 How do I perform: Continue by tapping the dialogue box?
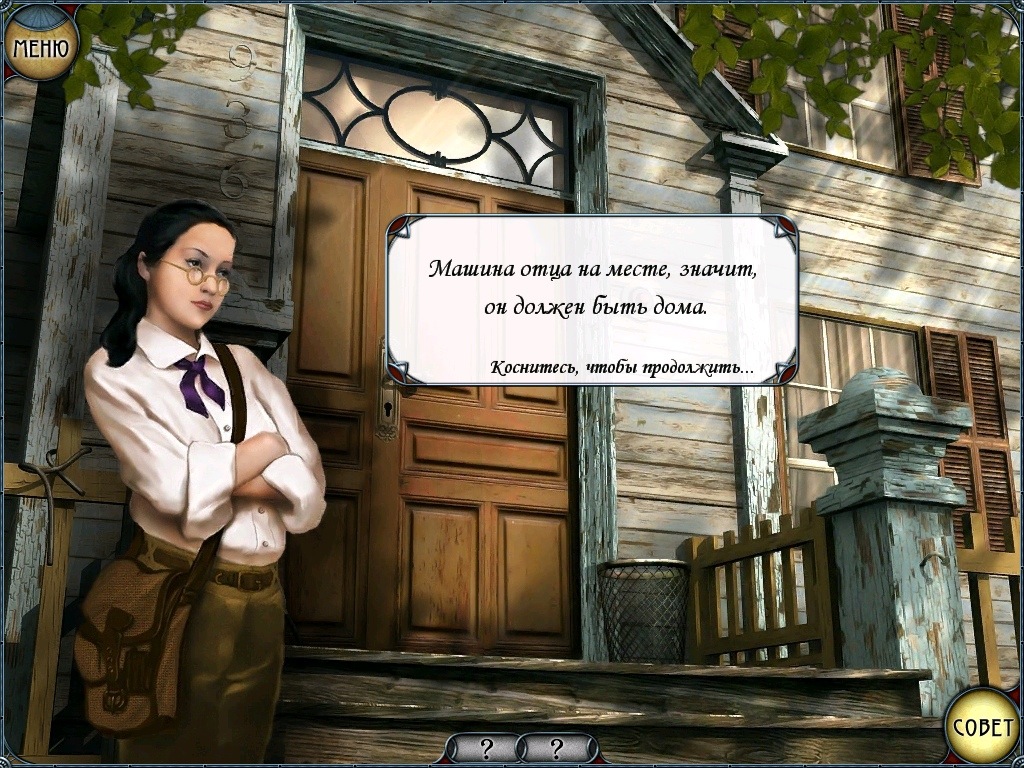pos(592,300)
